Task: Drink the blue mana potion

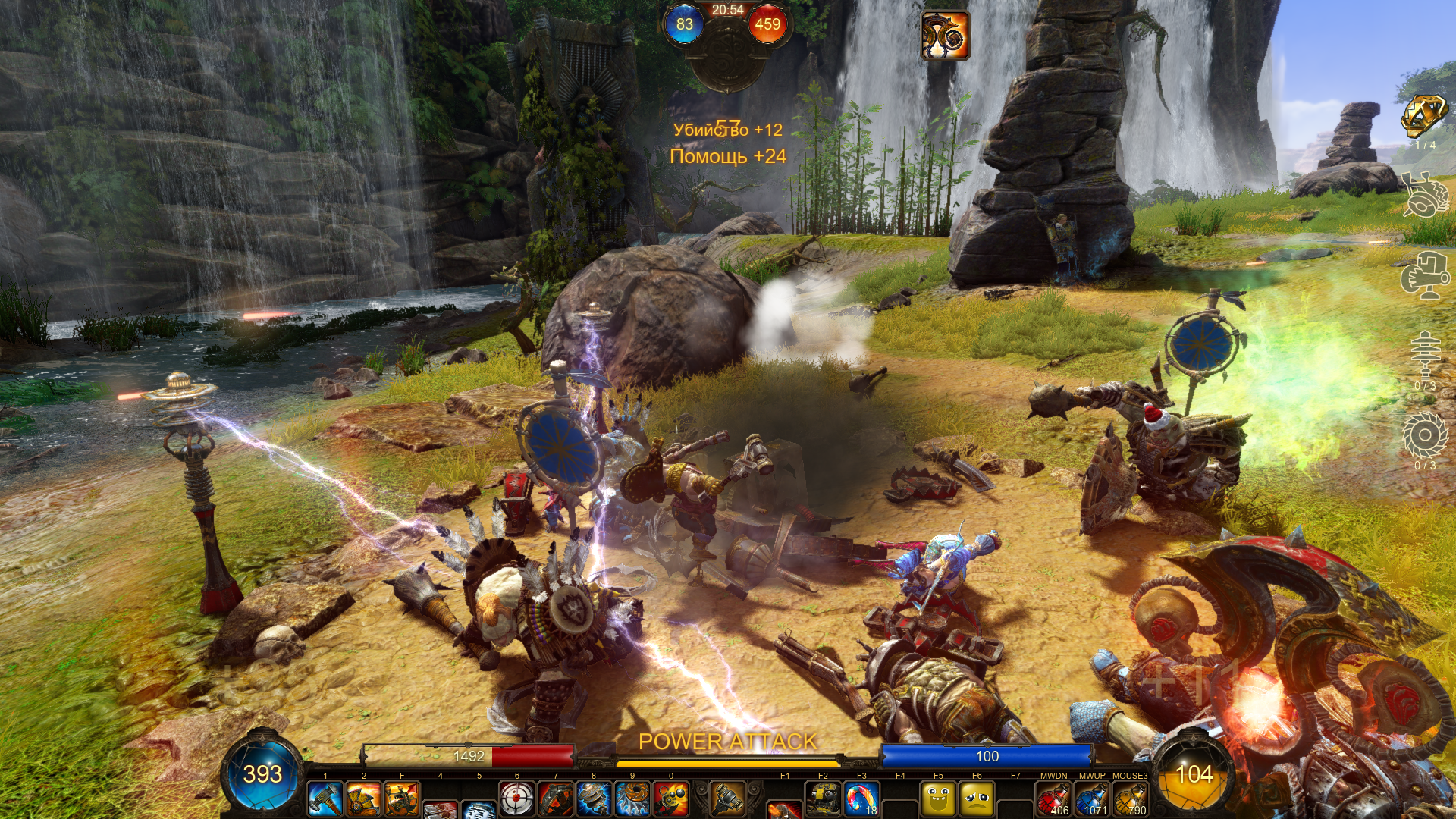Action: [x=1092, y=799]
